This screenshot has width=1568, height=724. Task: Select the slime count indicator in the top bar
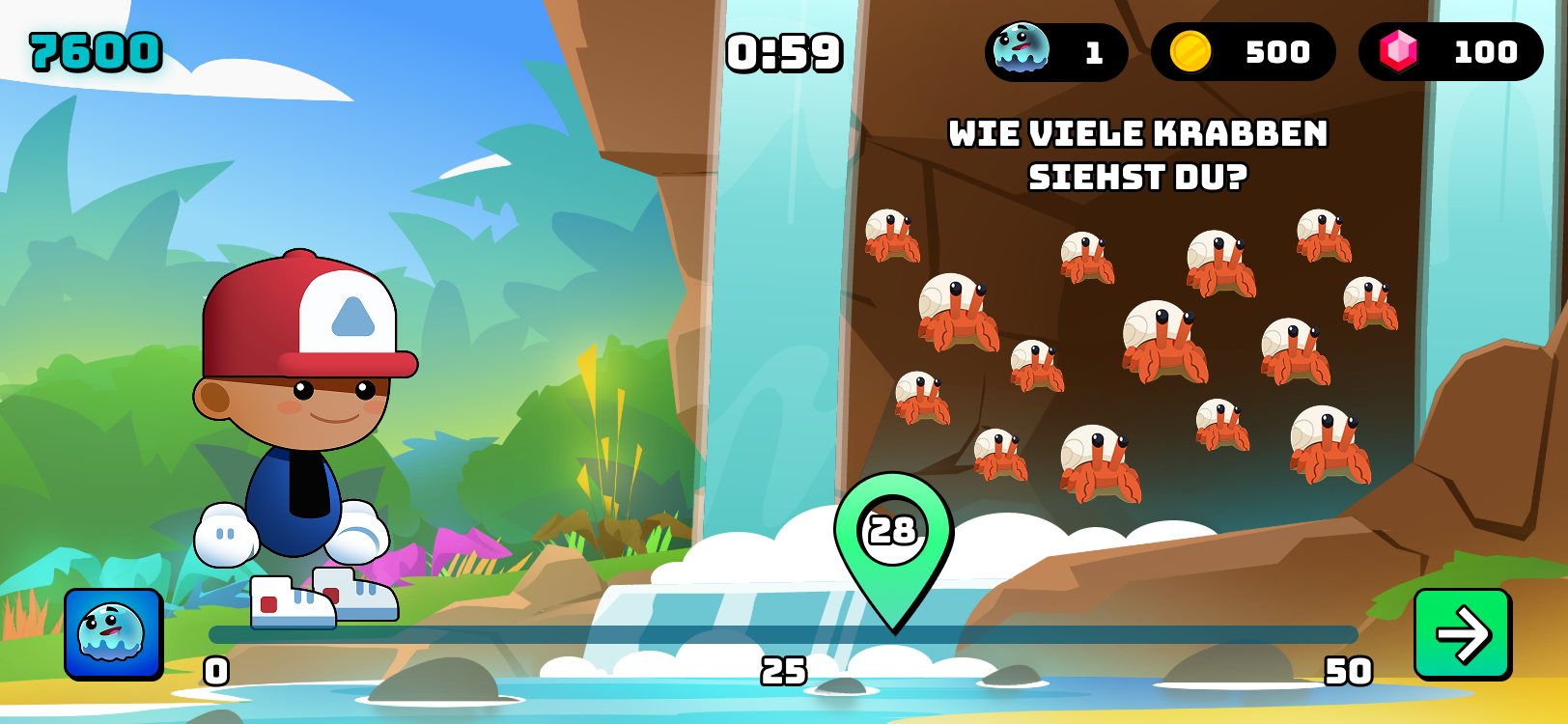tap(1055, 52)
